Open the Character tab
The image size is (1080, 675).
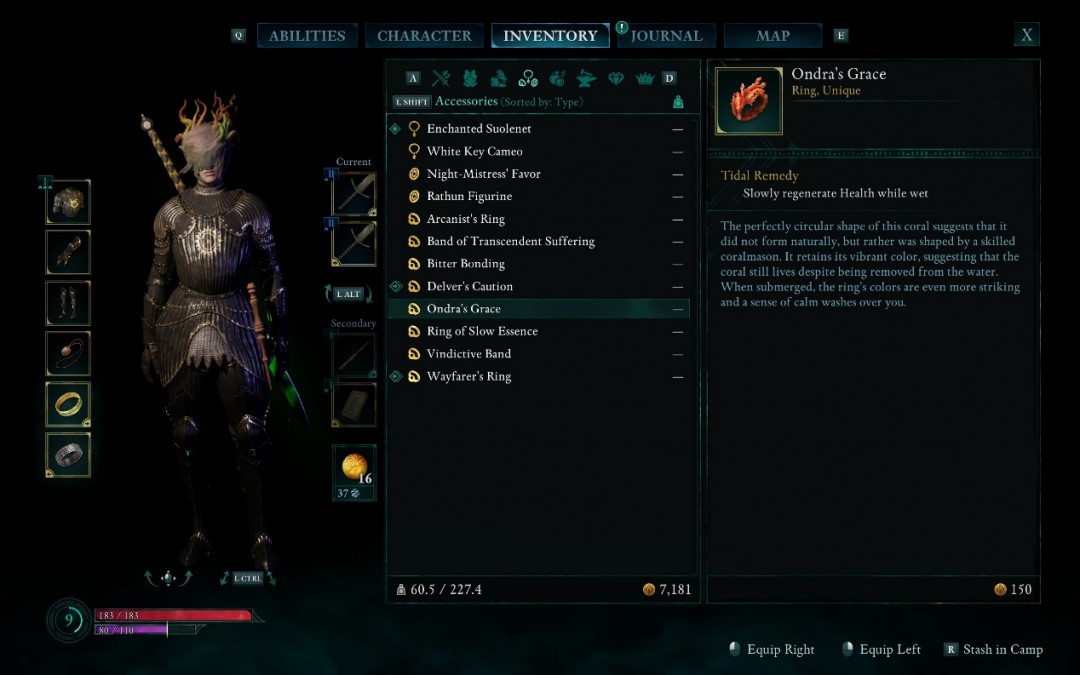click(424, 36)
